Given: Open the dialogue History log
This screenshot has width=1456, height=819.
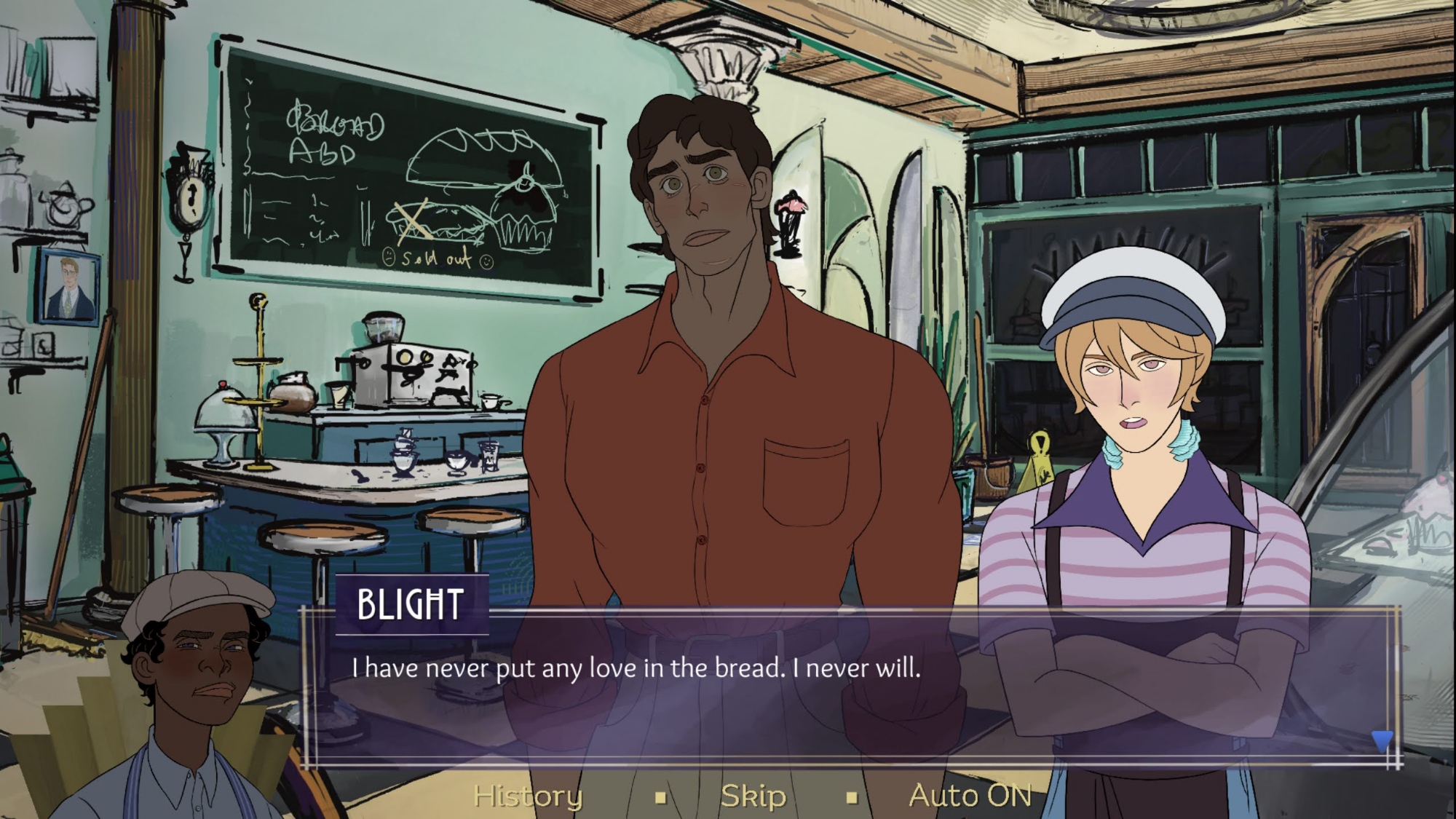Looking at the screenshot, I should (x=528, y=796).
